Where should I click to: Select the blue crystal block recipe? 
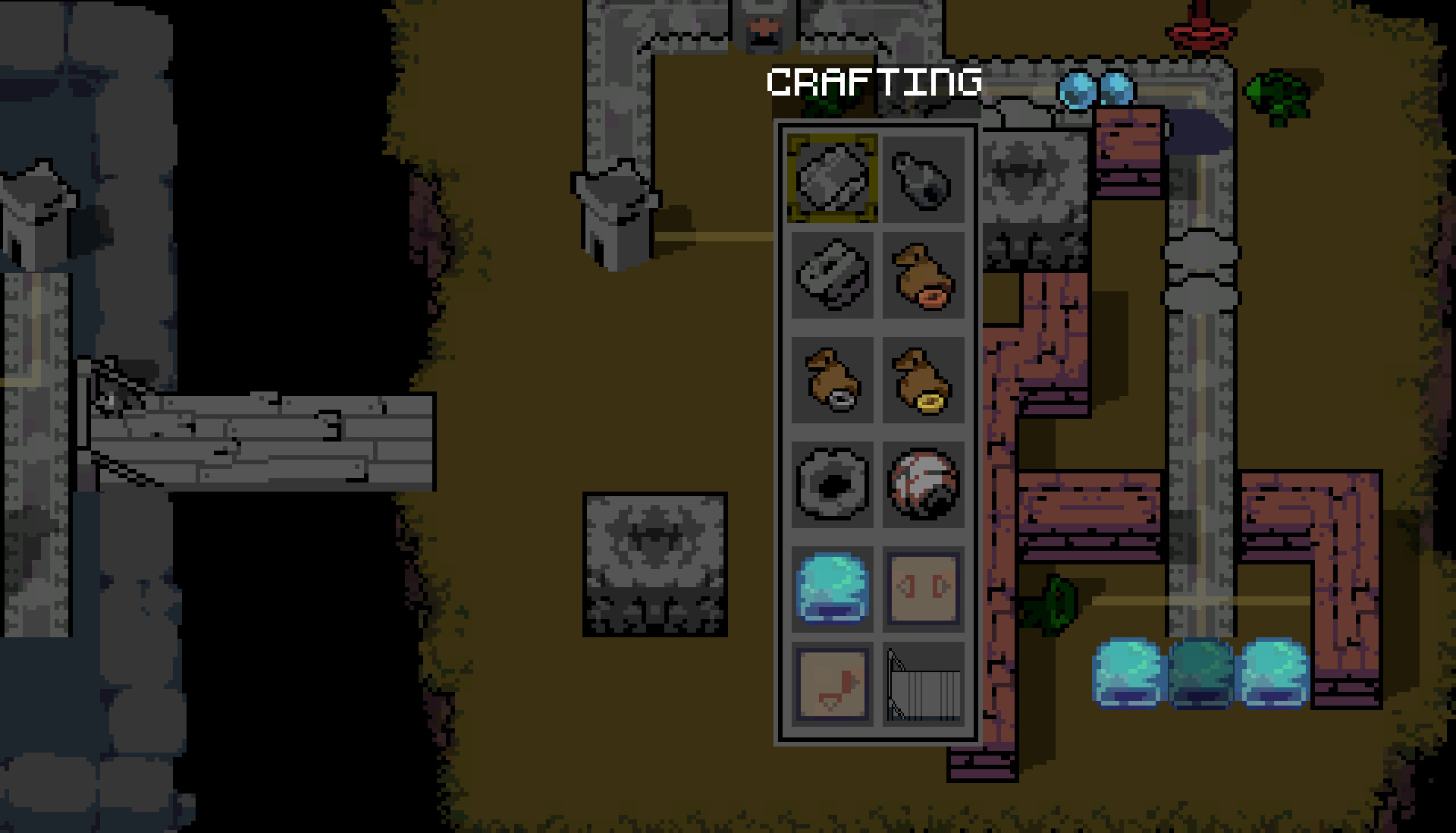(x=830, y=588)
